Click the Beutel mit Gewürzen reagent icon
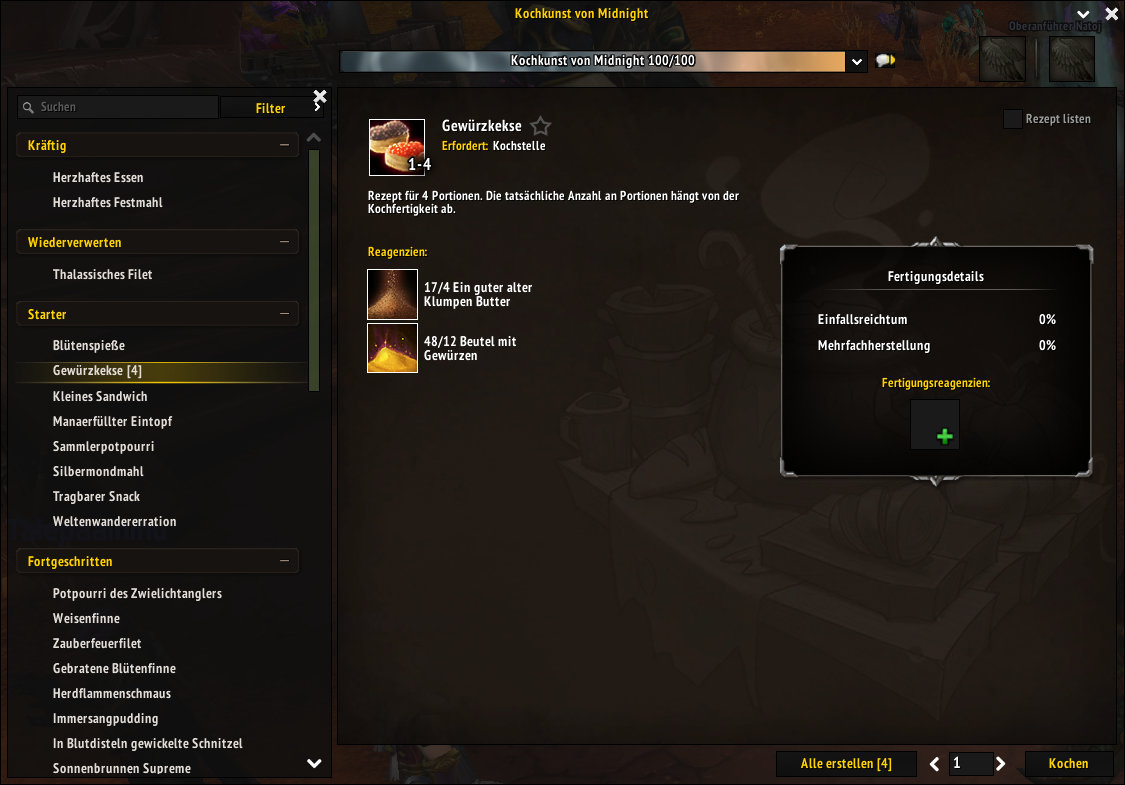The width and height of the screenshot is (1125, 785). pos(392,348)
